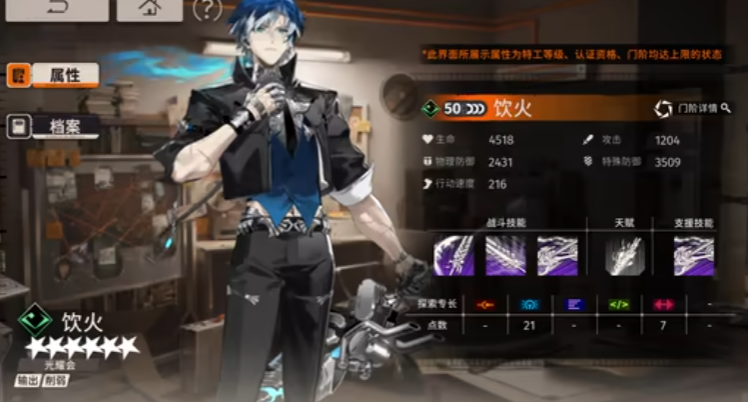
Task: View 门阶详情 rank details
Action: click(688, 108)
